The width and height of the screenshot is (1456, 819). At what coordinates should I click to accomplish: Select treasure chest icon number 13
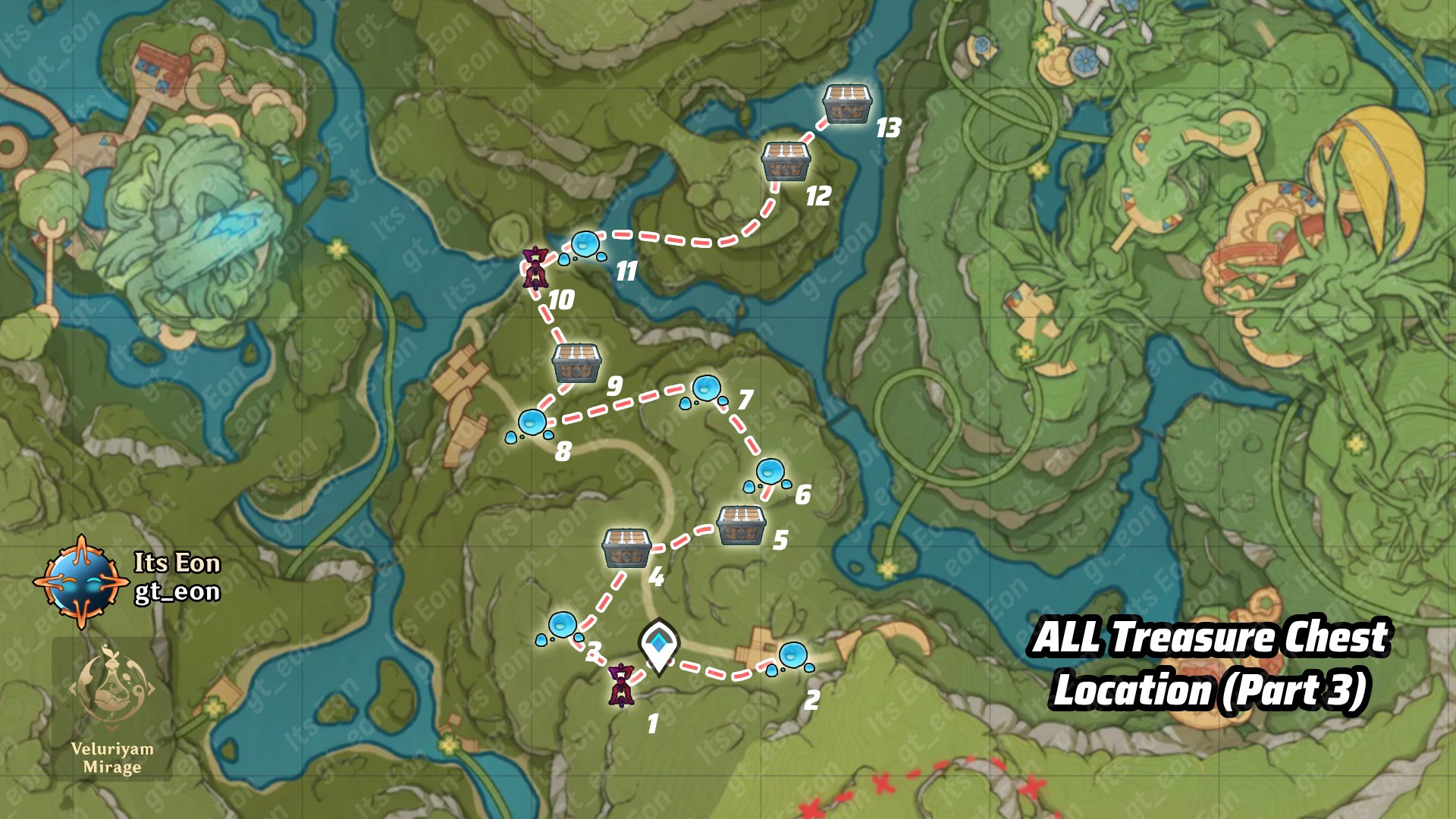(x=847, y=102)
